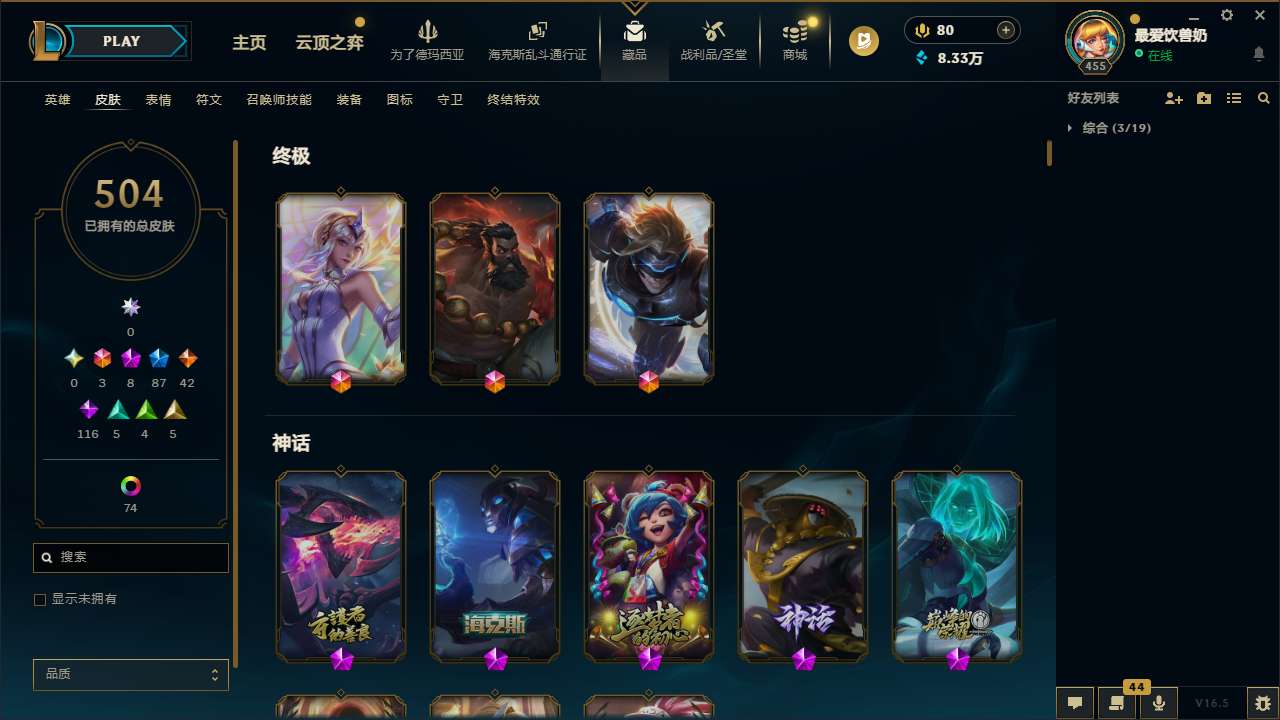The height and width of the screenshot is (720, 1280).
Task: Select the chroma color wheel filter
Action: [x=129, y=484]
